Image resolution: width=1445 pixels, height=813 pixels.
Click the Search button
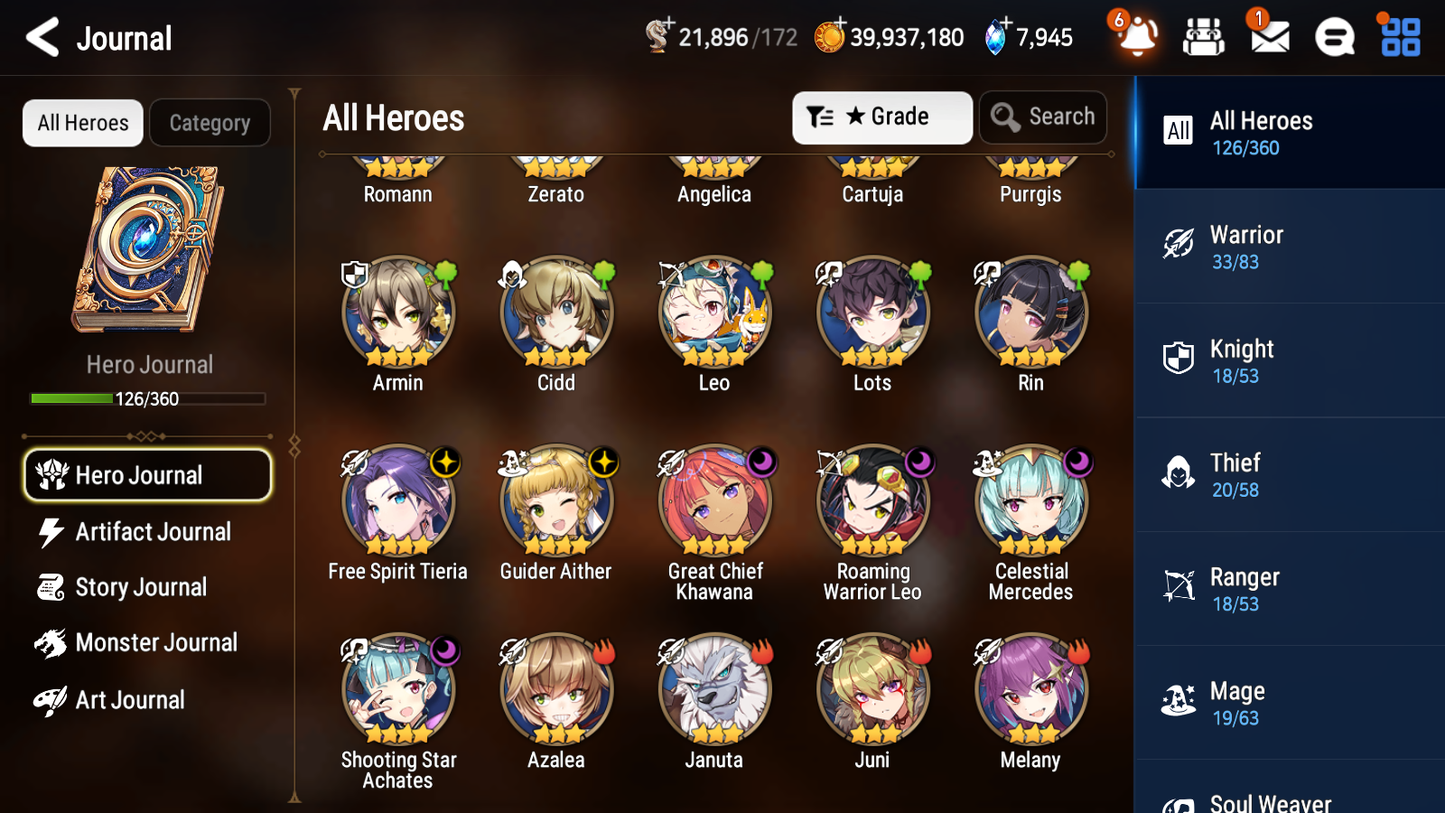coord(1043,117)
